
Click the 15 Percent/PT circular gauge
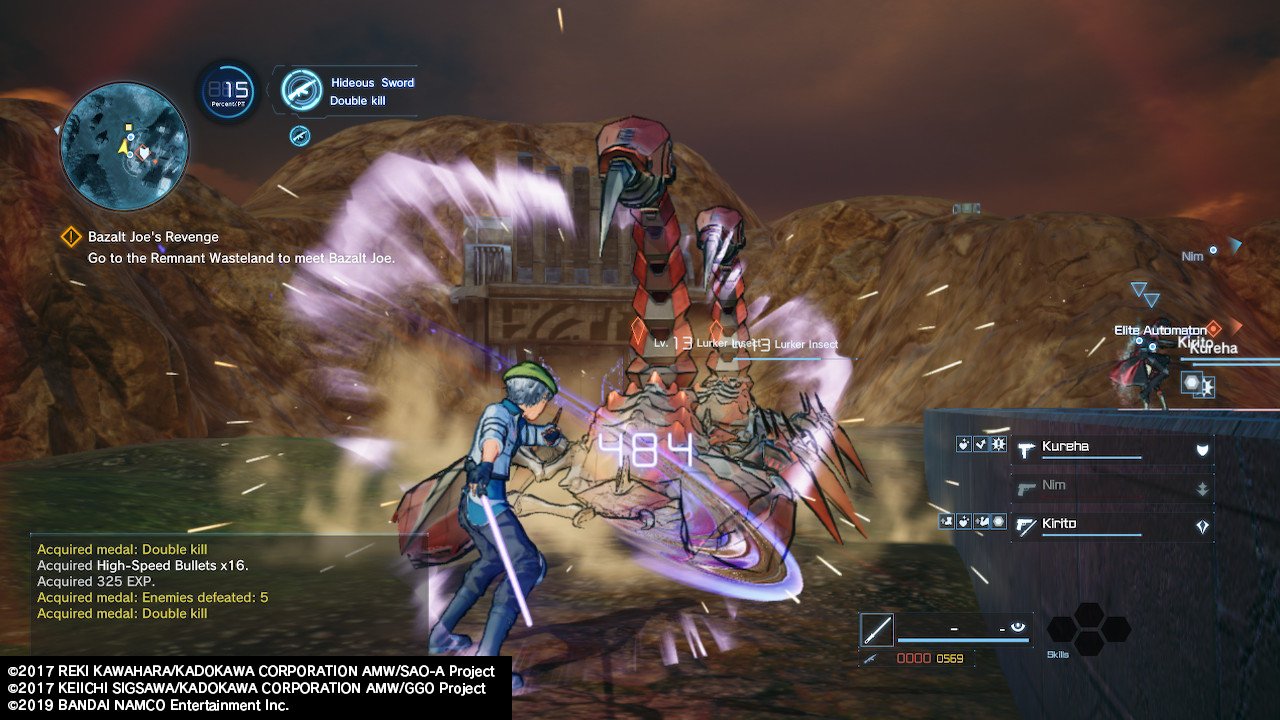point(227,92)
